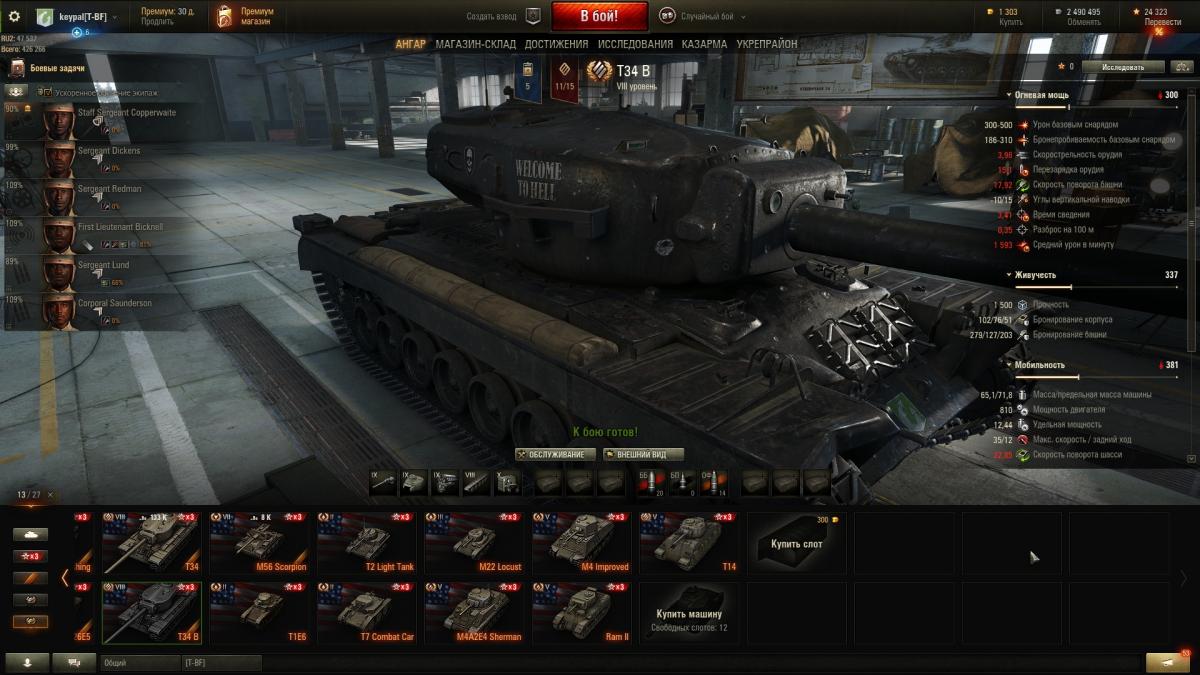Open the Казарма tab
Viewport: 1200px width, 675px height.
click(704, 45)
